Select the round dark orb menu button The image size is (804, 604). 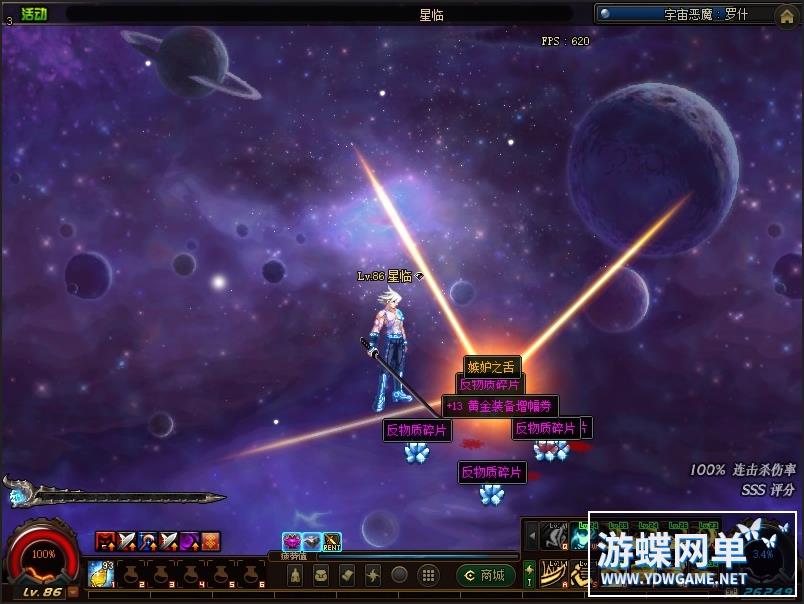pos(399,575)
